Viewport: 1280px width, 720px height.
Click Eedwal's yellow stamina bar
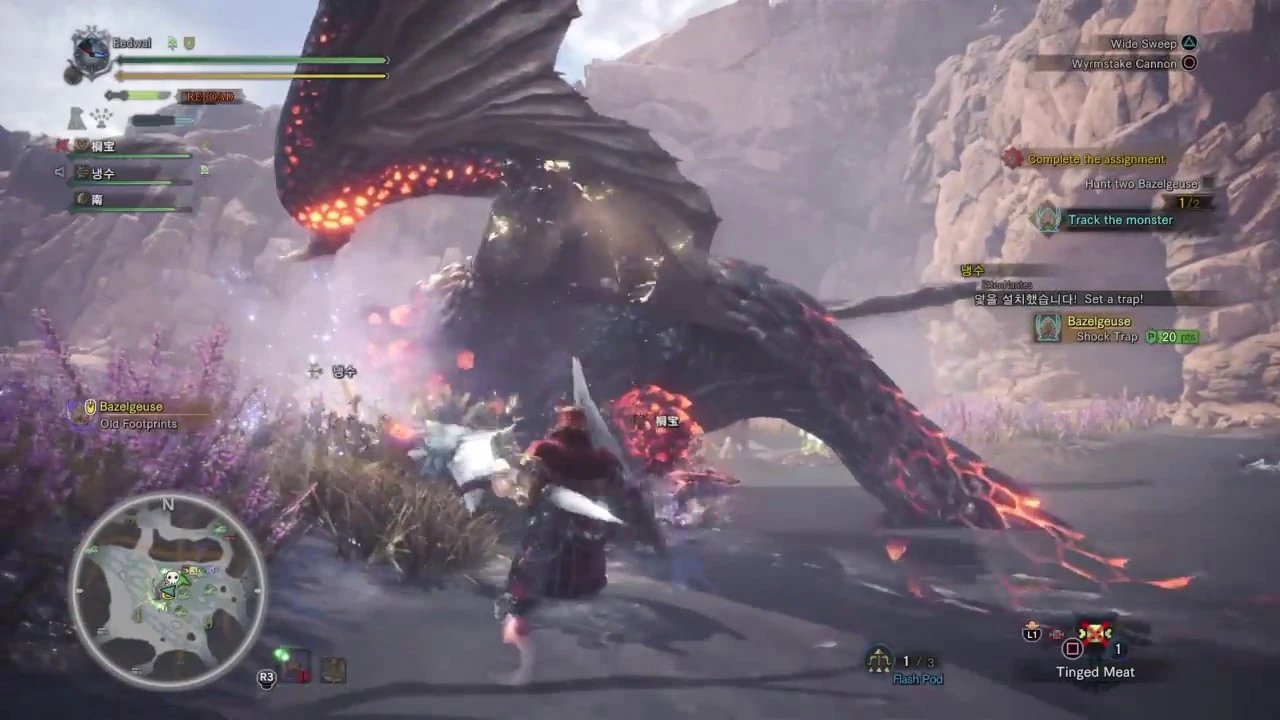[x=250, y=74]
